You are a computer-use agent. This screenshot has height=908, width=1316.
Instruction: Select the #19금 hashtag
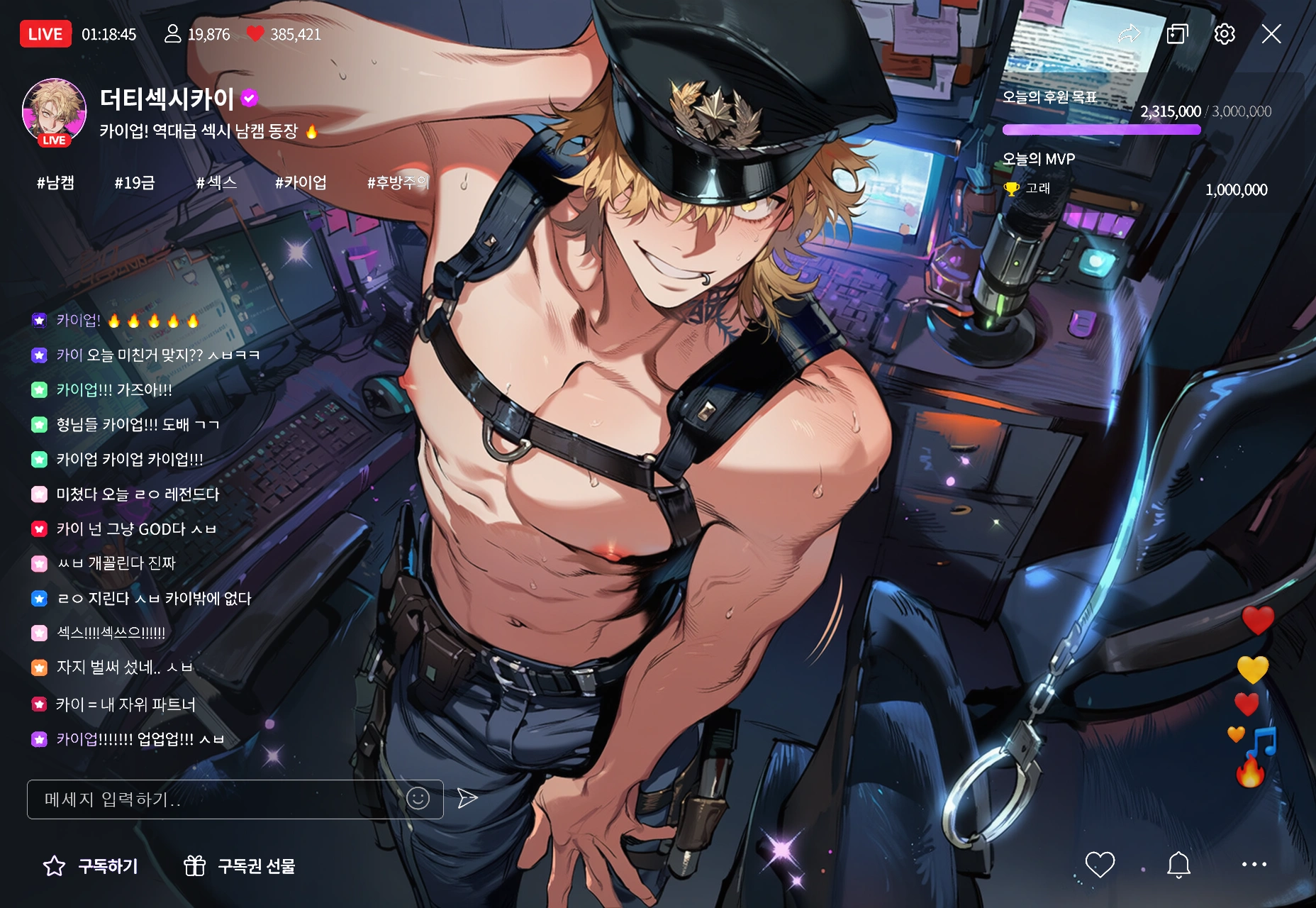click(135, 183)
